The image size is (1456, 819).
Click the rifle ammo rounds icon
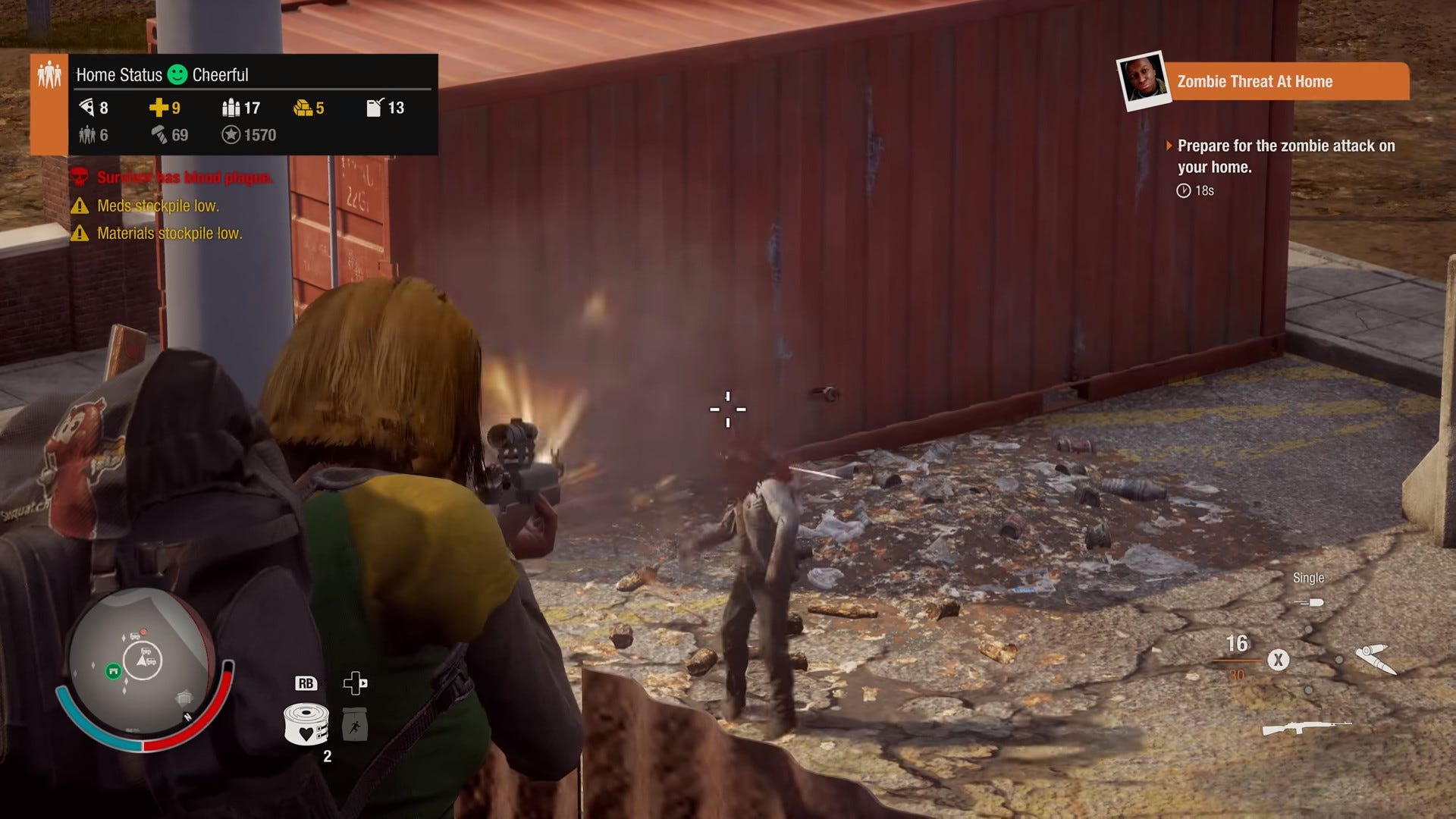[x=1375, y=658]
